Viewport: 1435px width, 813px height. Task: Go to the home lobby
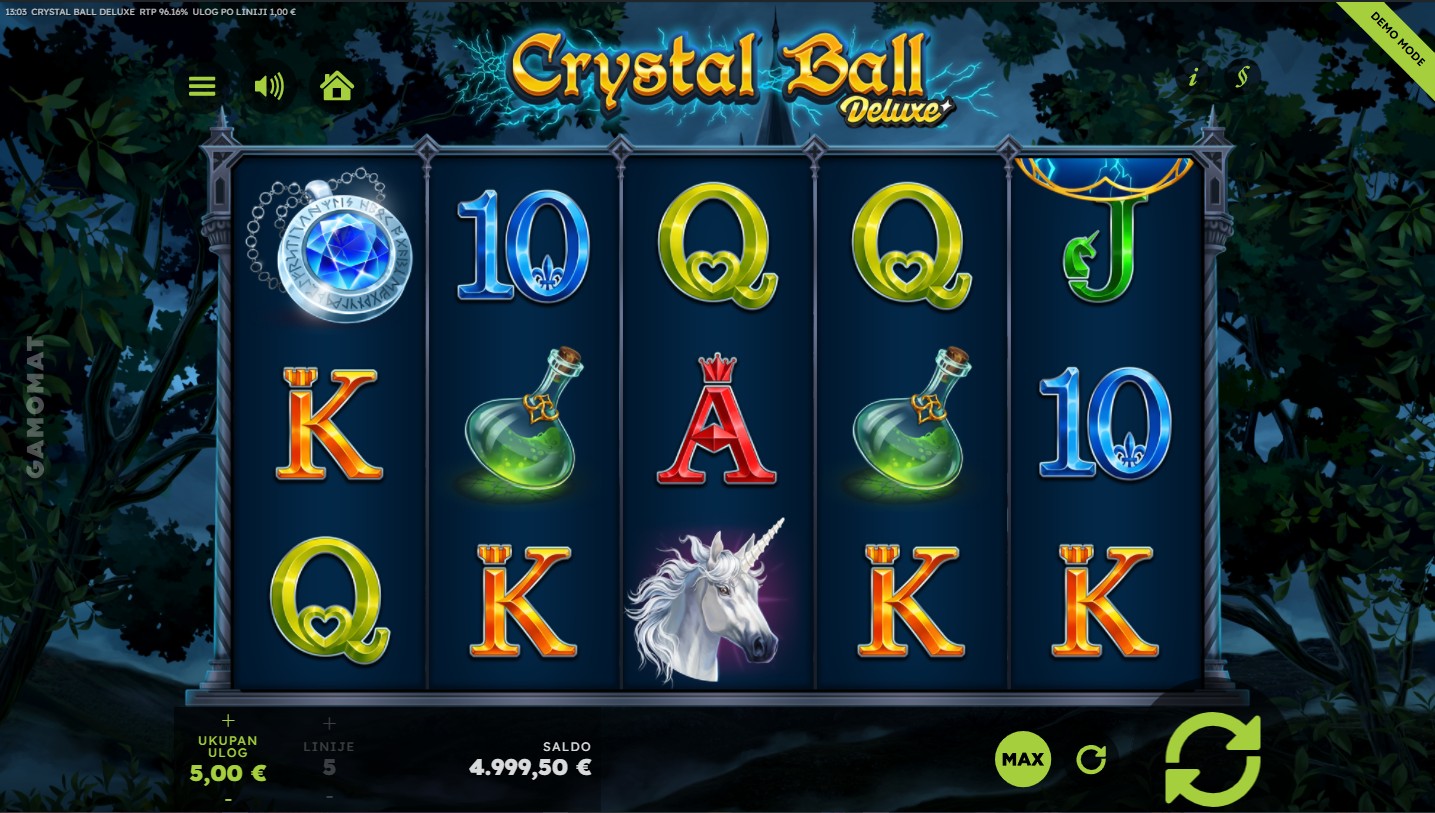pyautogui.click(x=337, y=86)
